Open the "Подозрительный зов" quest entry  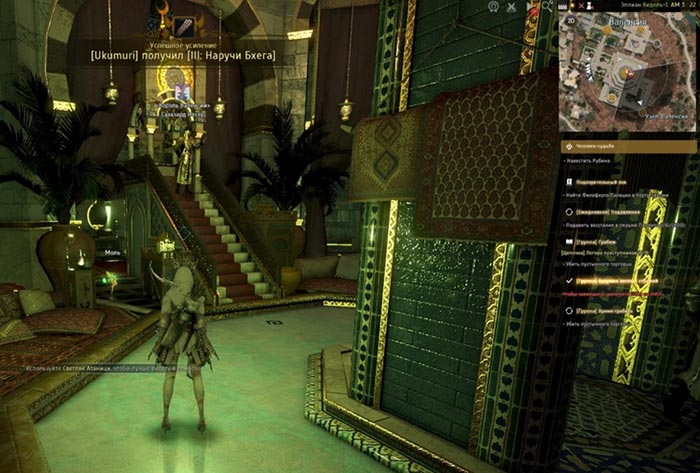(602, 183)
